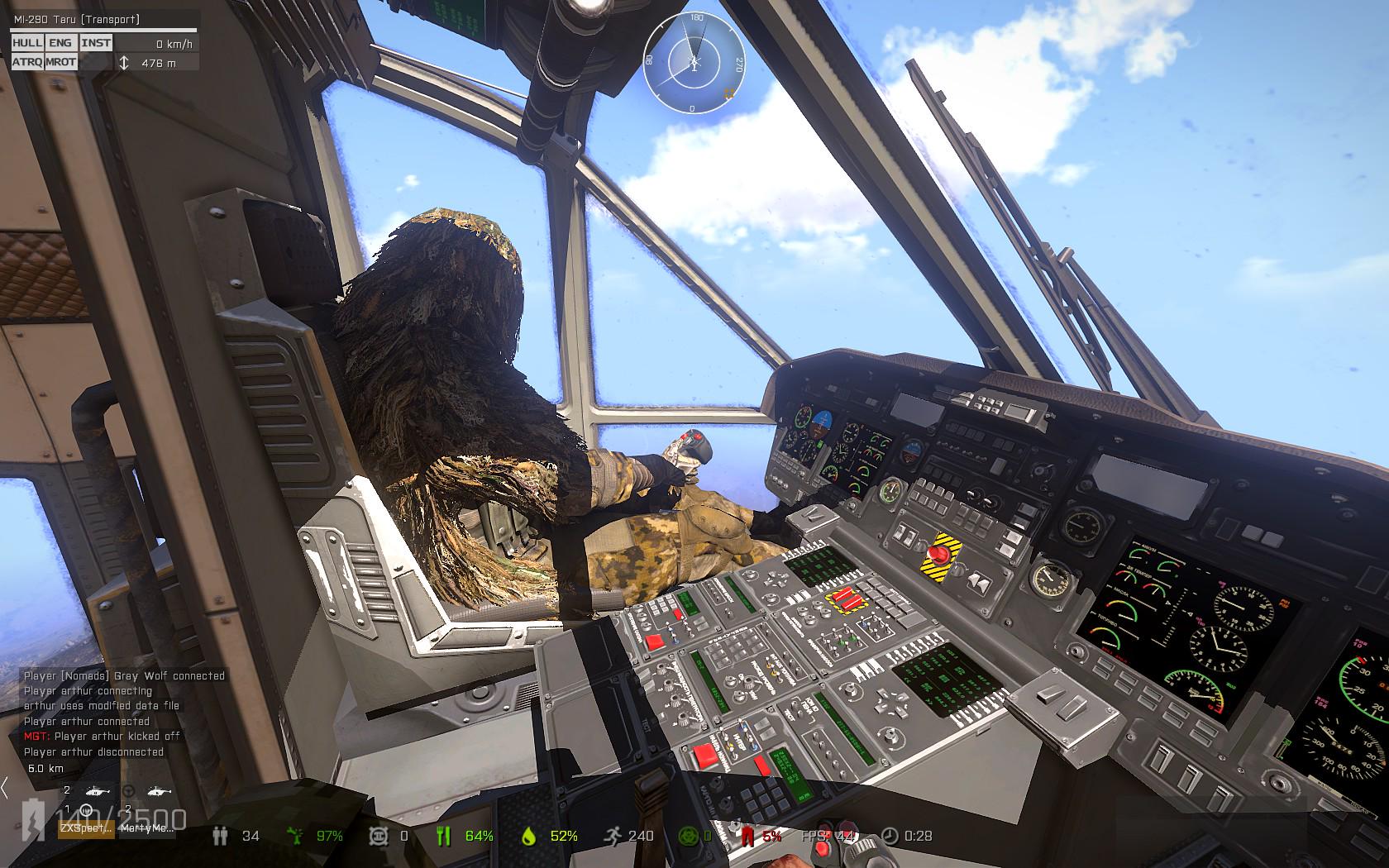Select the ENG engine status box

pyautogui.click(x=60, y=42)
